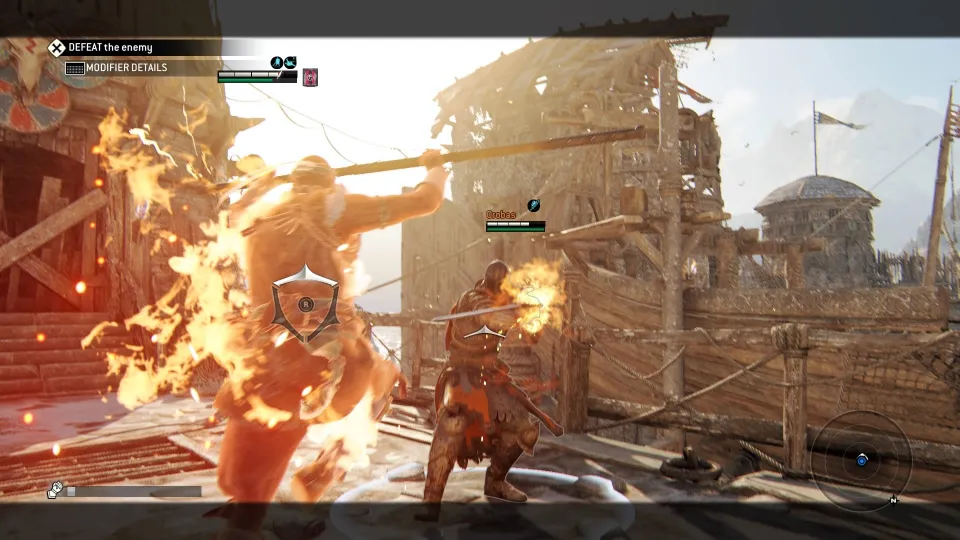The width and height of the screenshot is (960, 540).
Task: Click the circular radar minimap
Action: [861, 460]
